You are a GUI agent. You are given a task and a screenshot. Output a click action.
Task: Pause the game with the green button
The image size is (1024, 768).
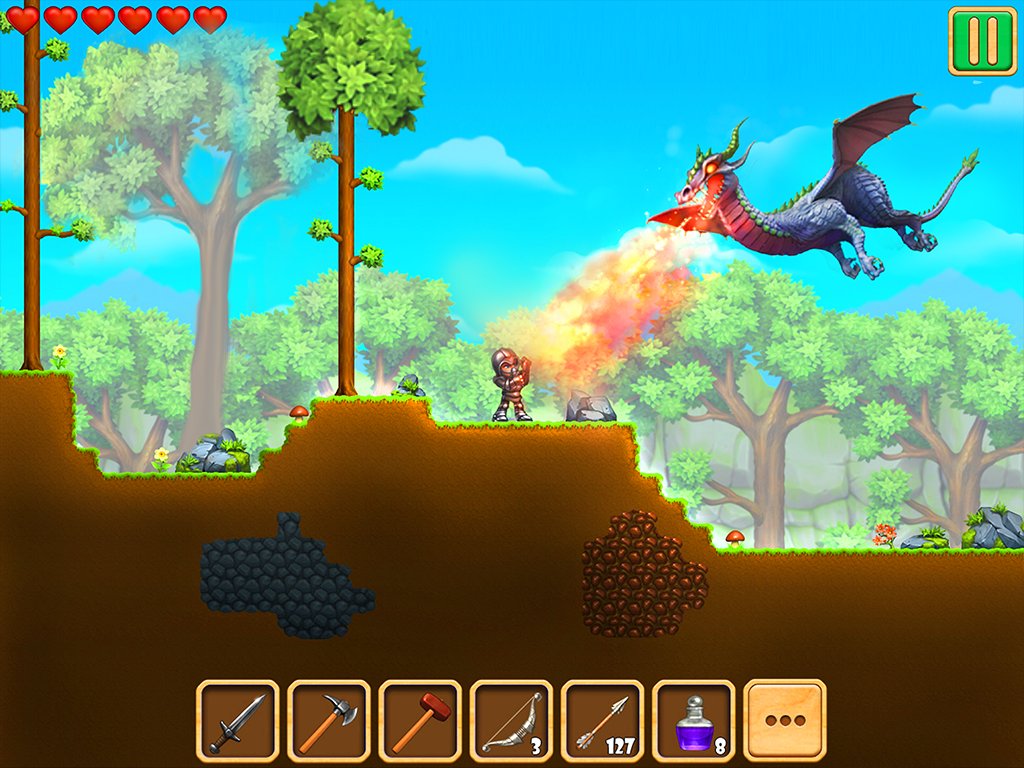pyautogui.click(x=982, y=41)
